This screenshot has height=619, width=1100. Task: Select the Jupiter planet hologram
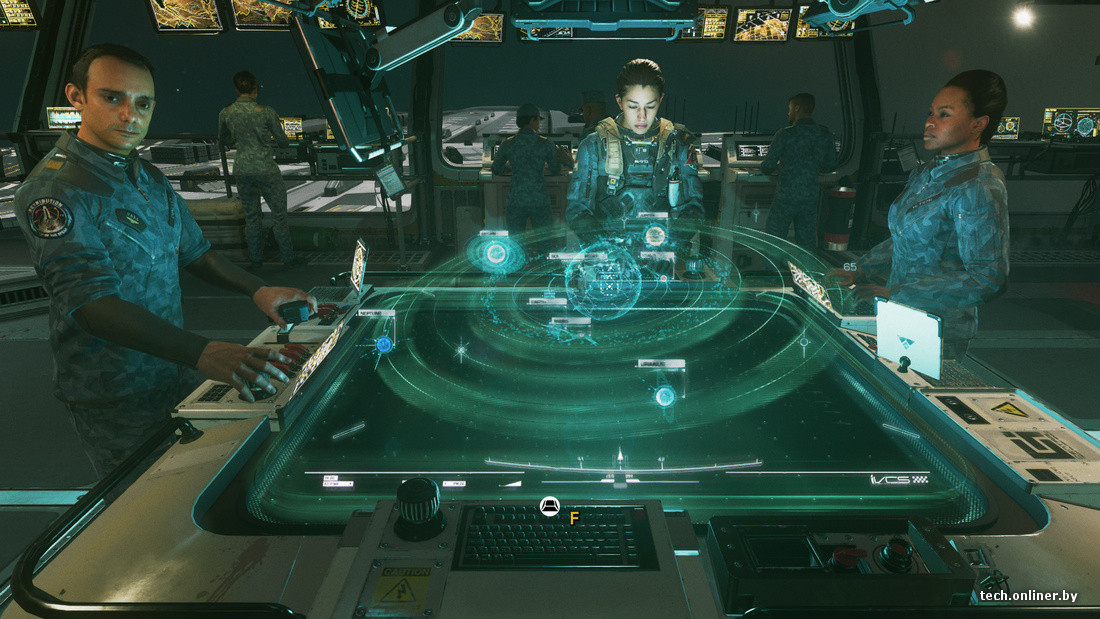pos(654,236)
